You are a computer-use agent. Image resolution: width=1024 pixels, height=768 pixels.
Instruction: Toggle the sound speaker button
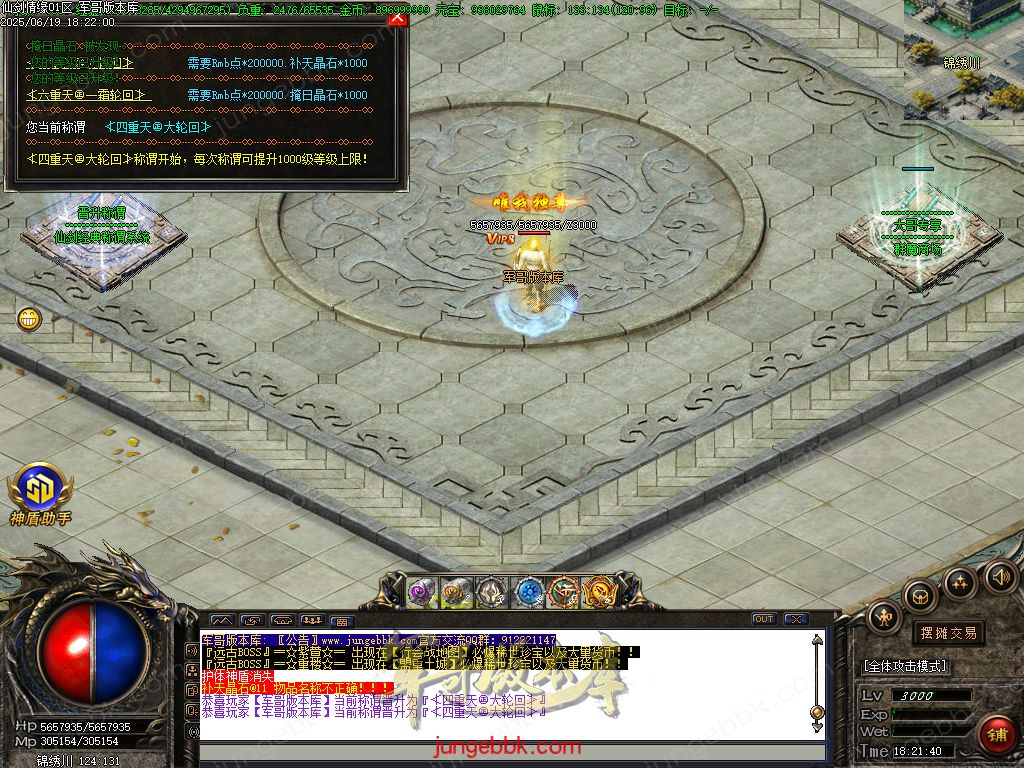[1000, 576]
